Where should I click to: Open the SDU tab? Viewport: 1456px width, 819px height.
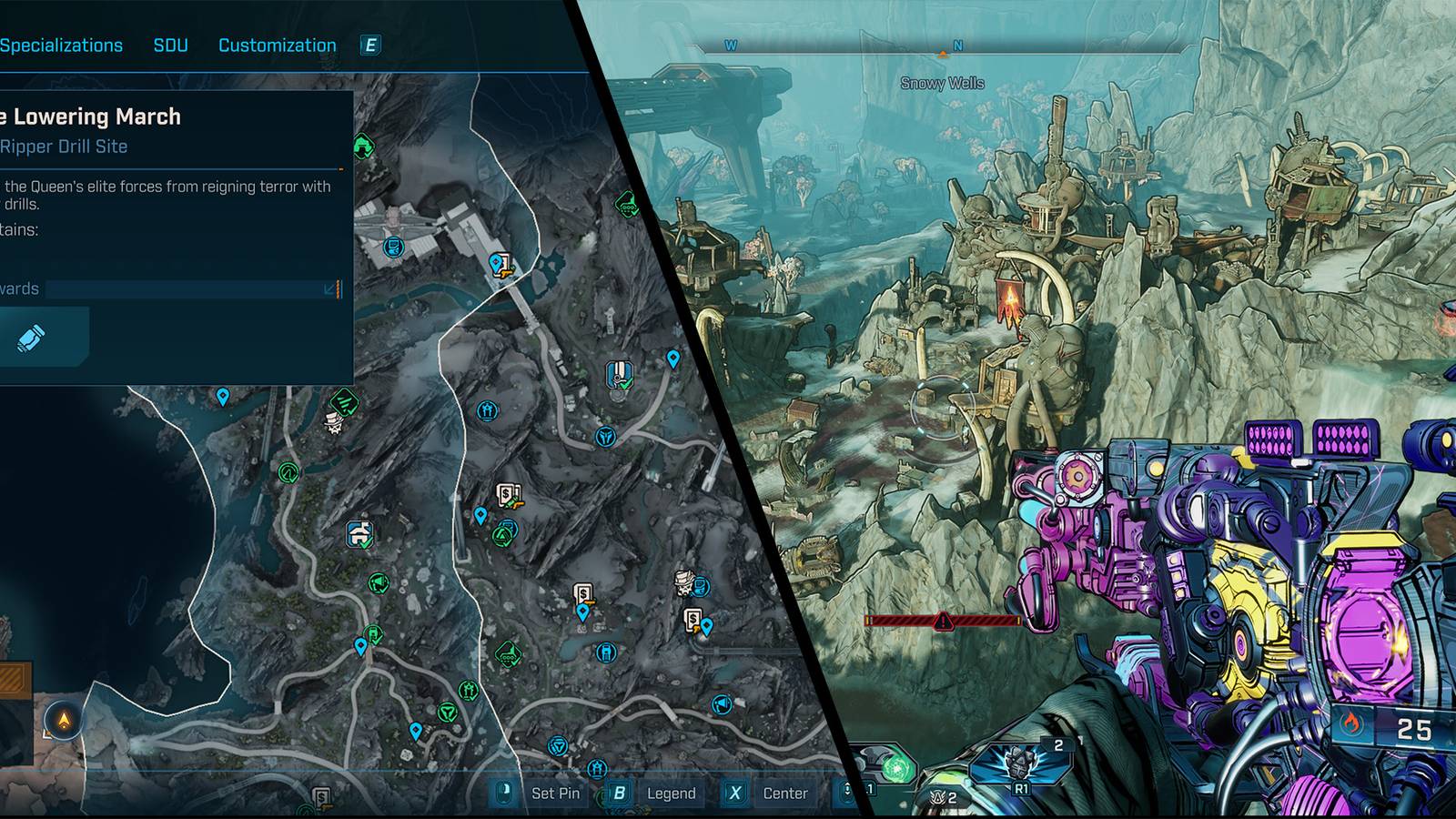point(170,45)
